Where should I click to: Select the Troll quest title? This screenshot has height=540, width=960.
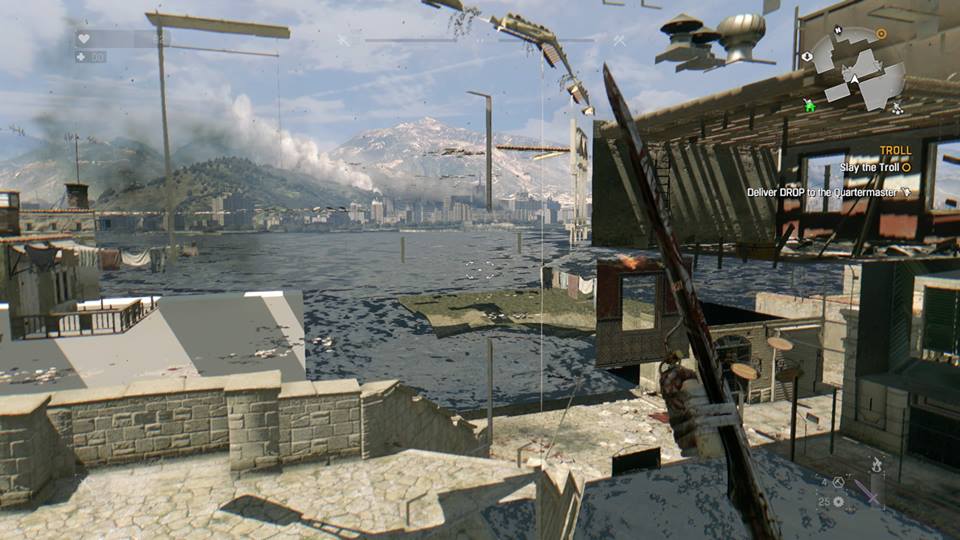pos(895,151)
